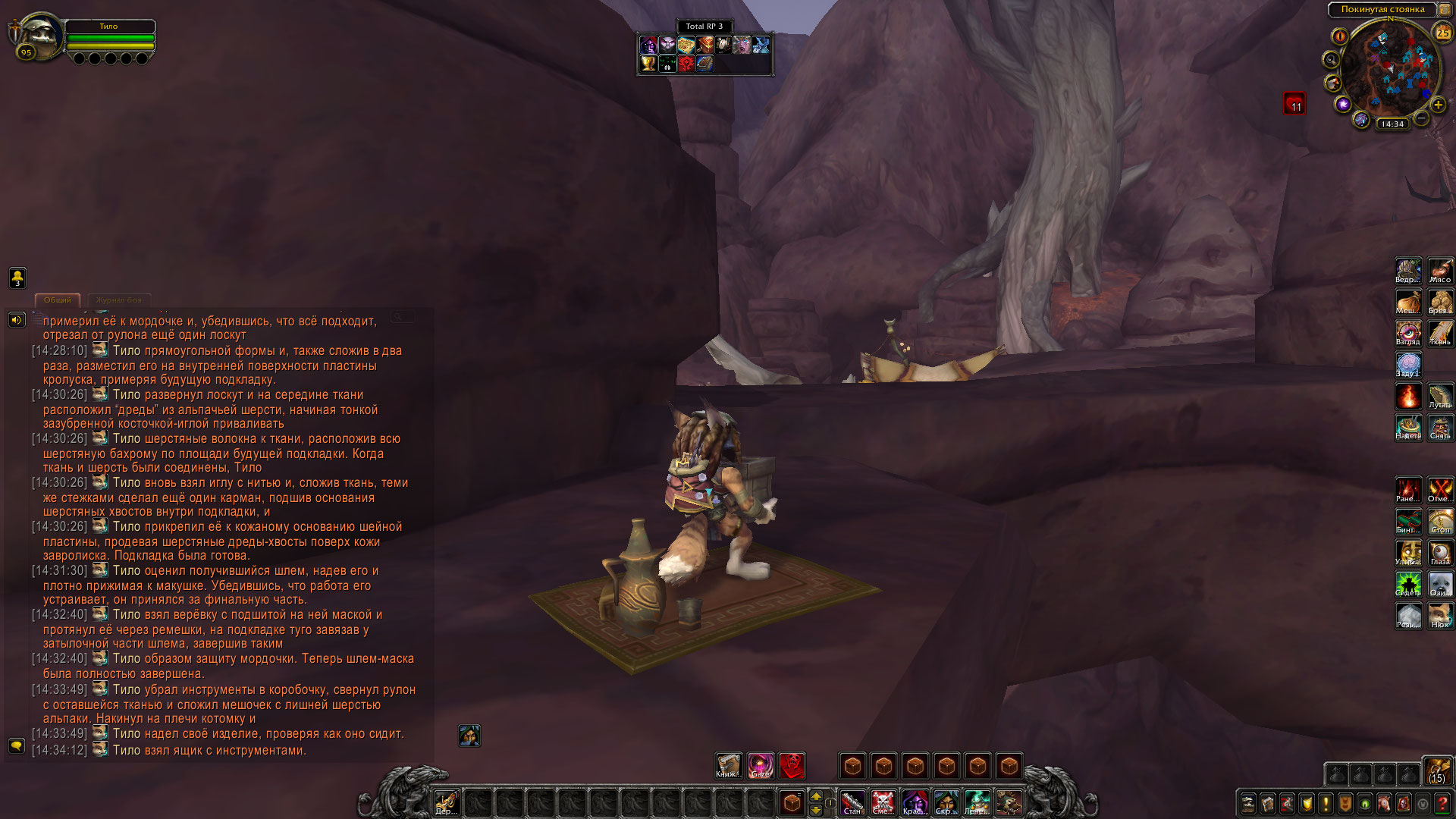Click the Тило player portrait frame

coord(36,36)
